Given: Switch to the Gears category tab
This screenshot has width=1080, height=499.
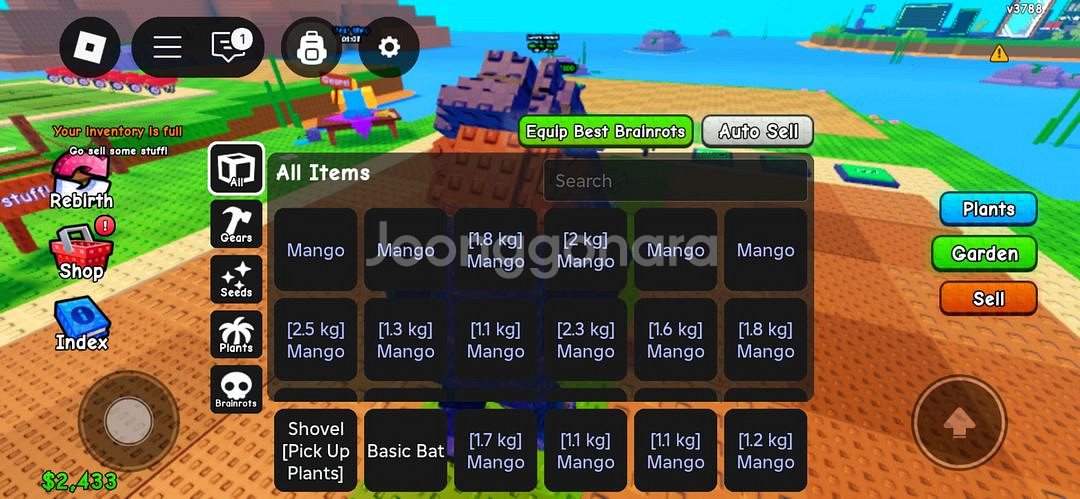Looking at the screenshot, I should pos(237,224).
